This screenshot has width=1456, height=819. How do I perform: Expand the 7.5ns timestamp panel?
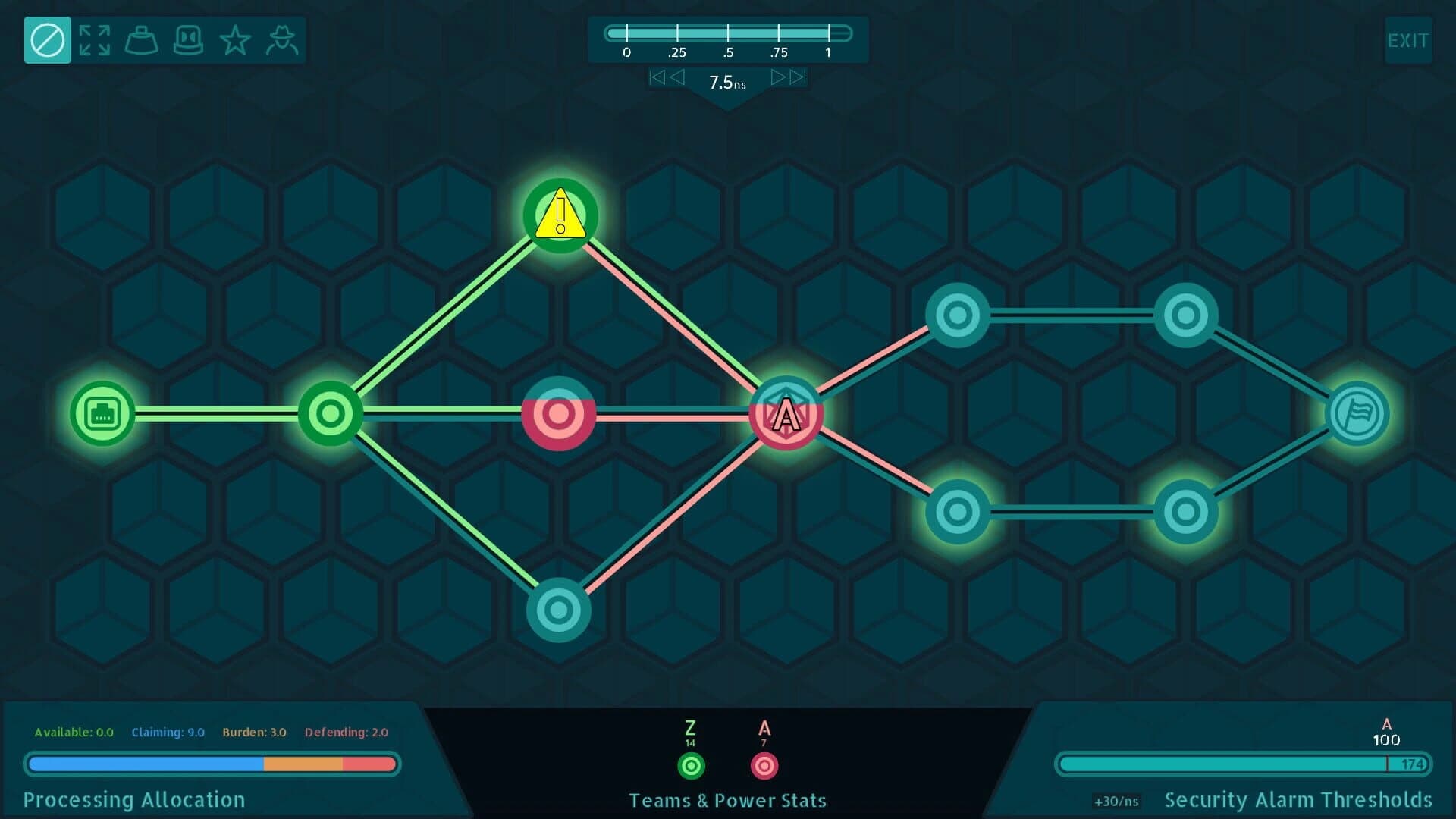[x=726, y=83]
